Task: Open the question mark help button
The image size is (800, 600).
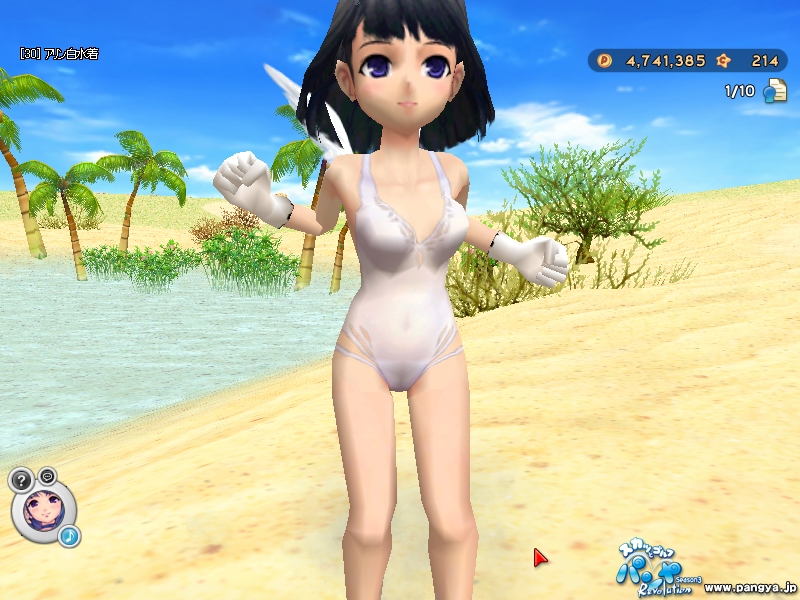Action: 22,480
